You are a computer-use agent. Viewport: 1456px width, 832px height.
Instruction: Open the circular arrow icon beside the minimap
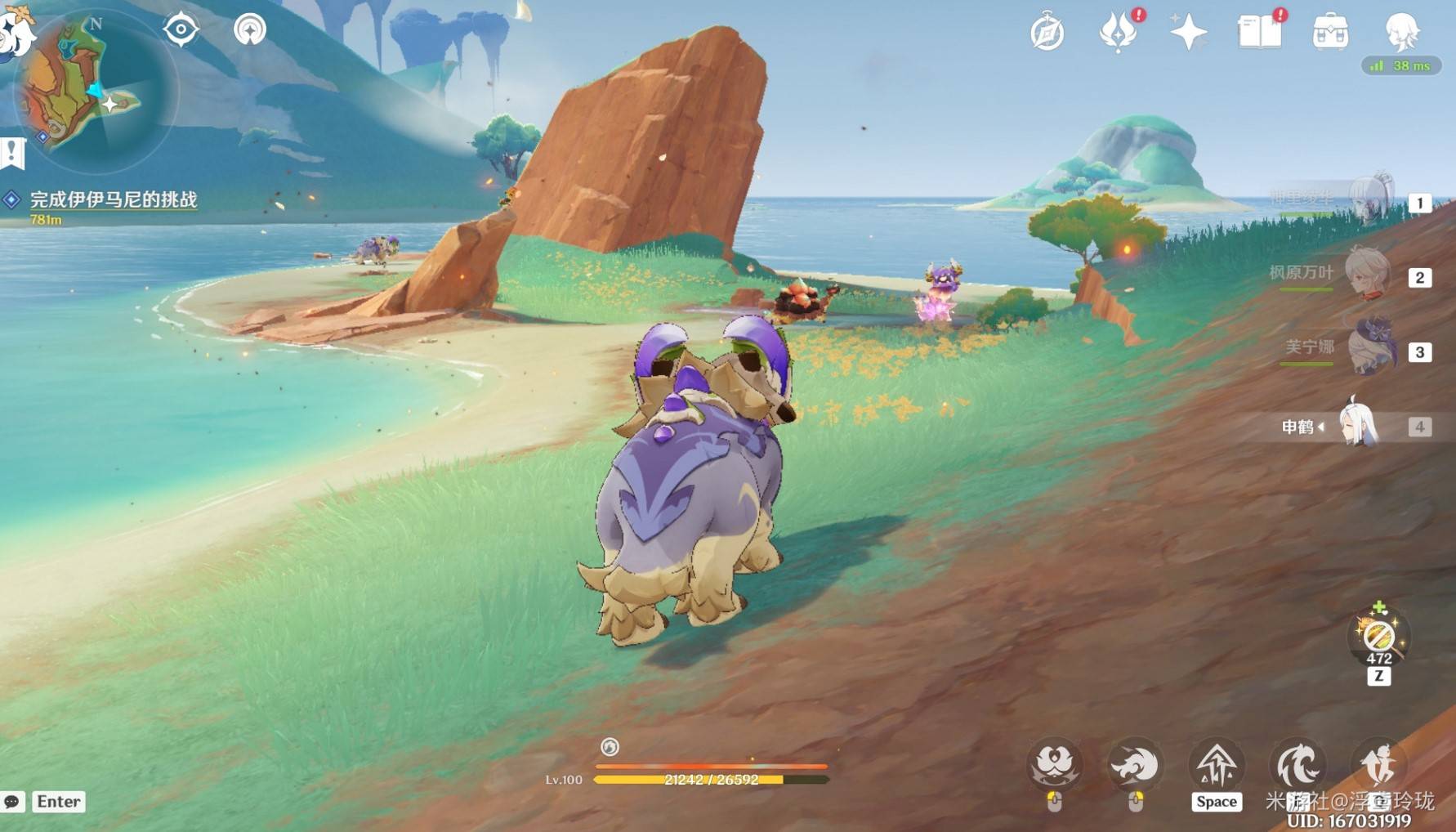[x=250, y=30]
